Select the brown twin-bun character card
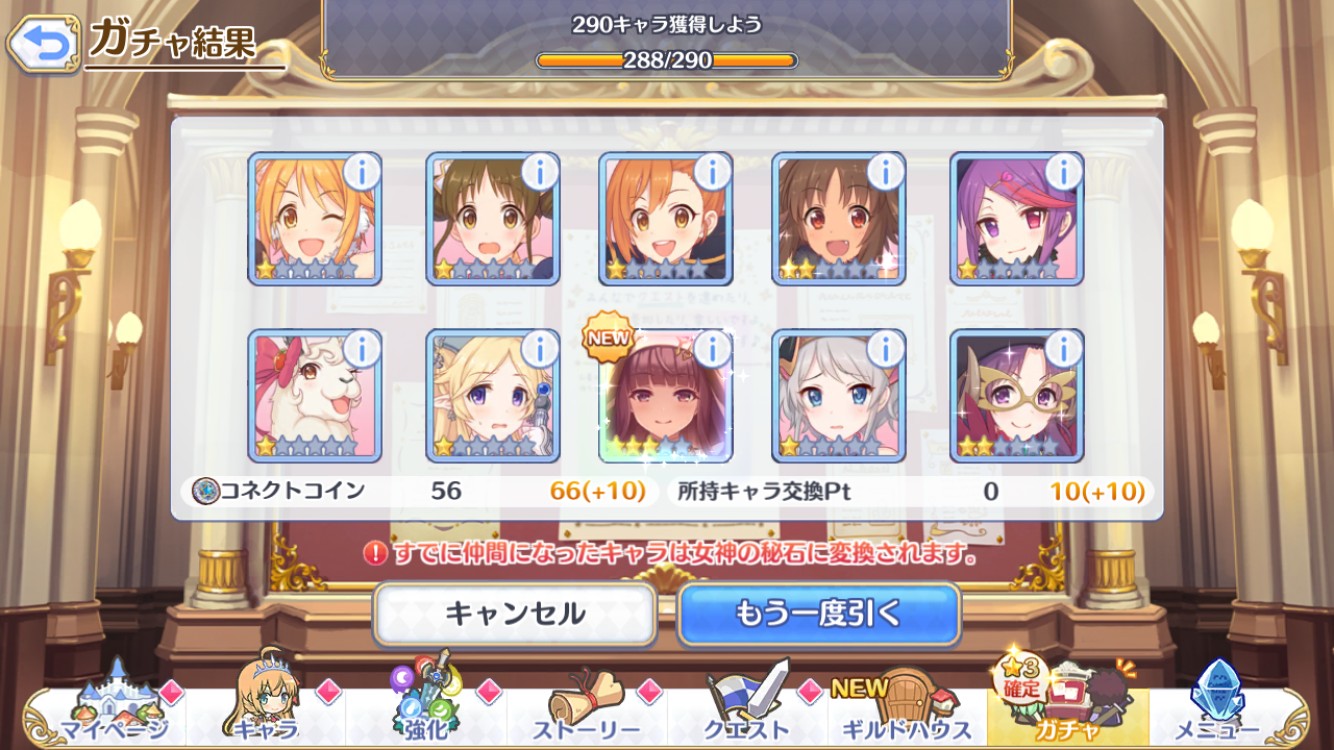This screenshot has width=1334, height=750. pyautogui.click(x=492, y=219)
